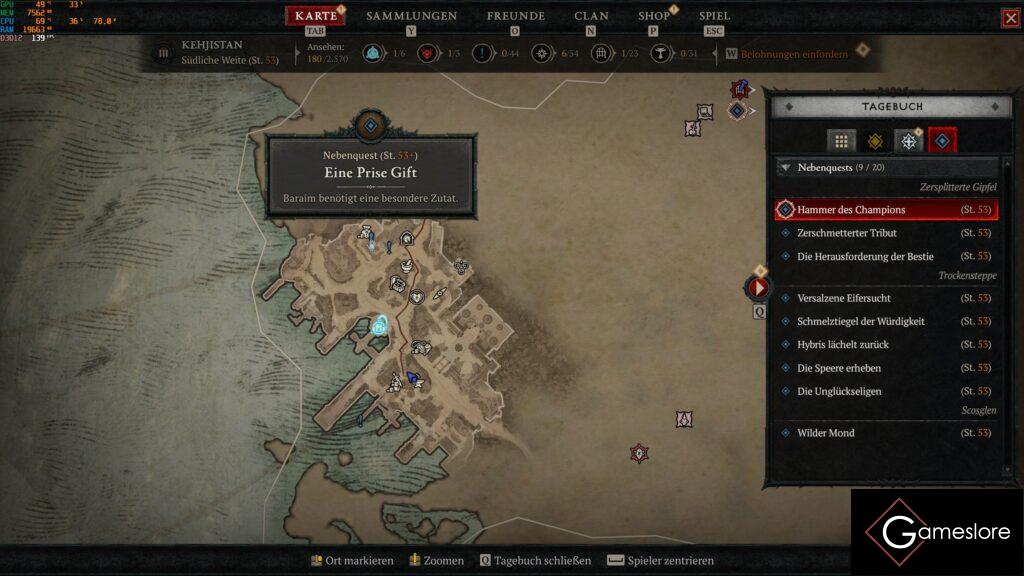Screen dimensions: 1024x576
Task: Click the glowing blue waypoint on the map
Action: [380, 324]
